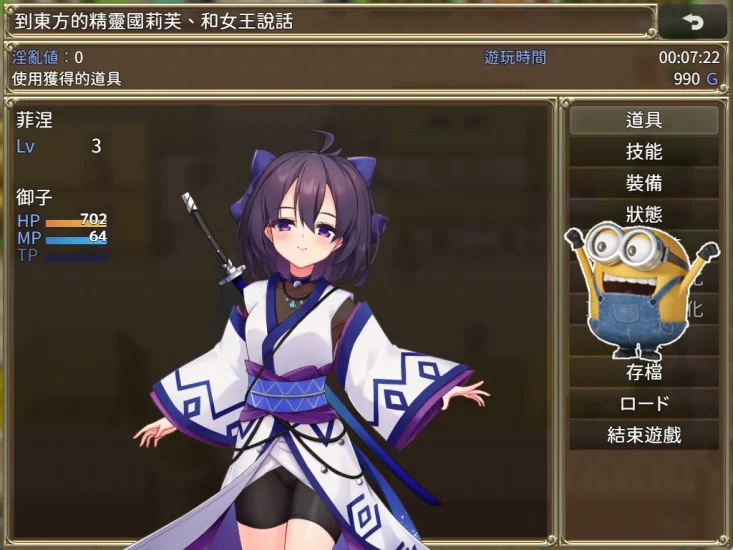Select ロード to load a save
Image resolution: width=733 pixels, height=550 pixels.
[644, 404]
